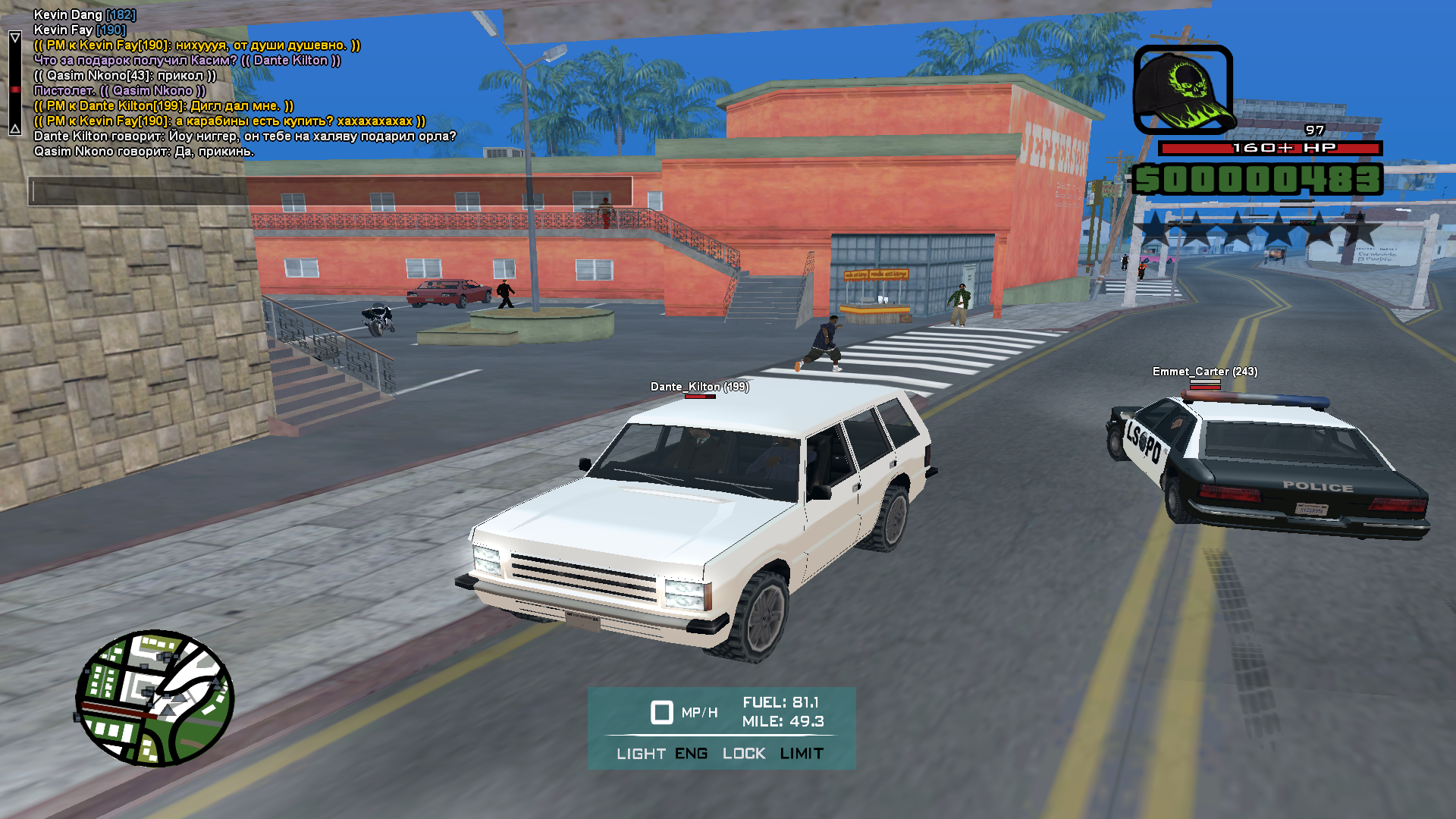This screenshot has width=1456, height=819.
Task: Toggle the ENG engine indicator
Action: coord(691,754)
